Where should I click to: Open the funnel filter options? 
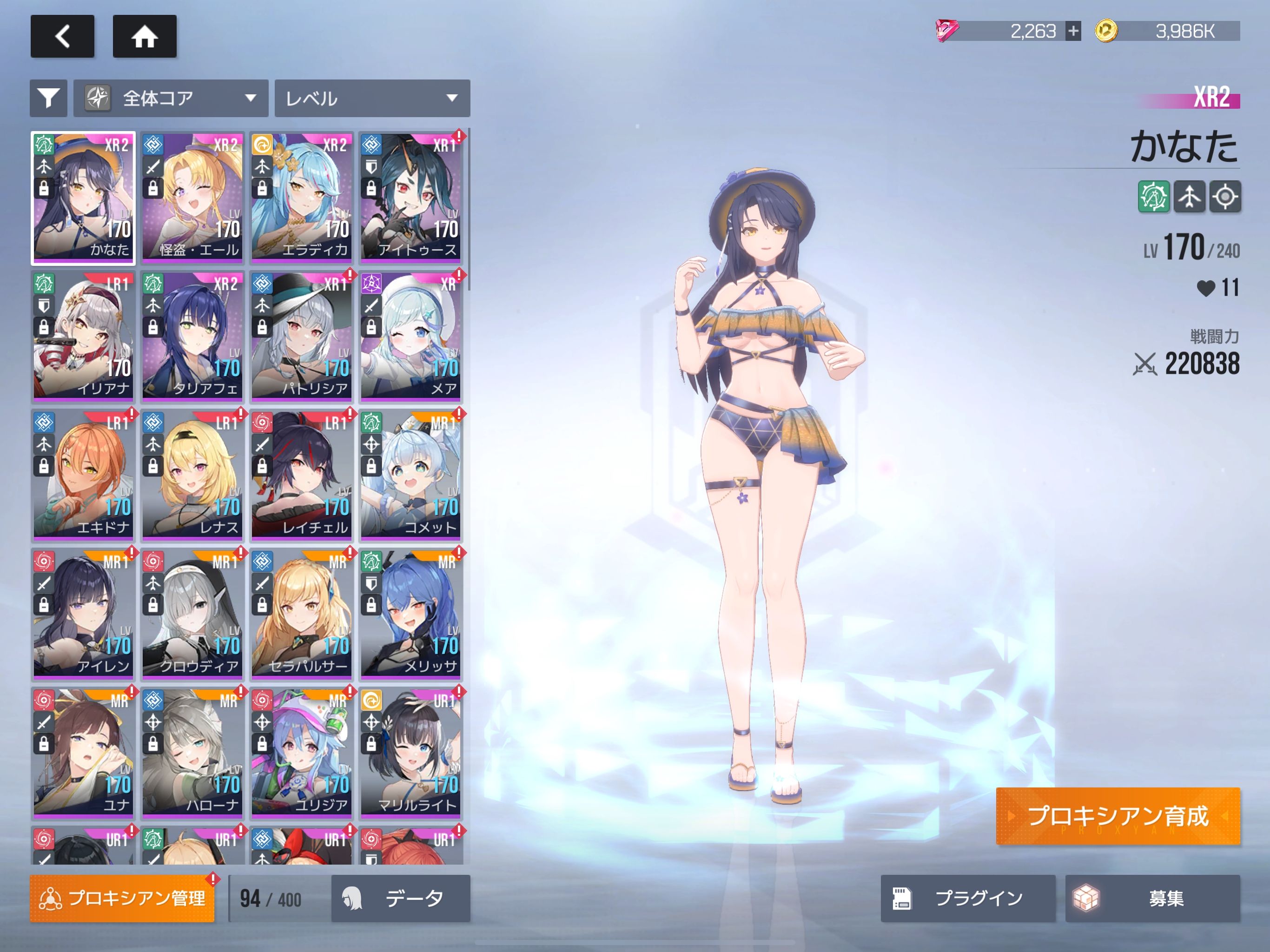(x=48, y=98)
